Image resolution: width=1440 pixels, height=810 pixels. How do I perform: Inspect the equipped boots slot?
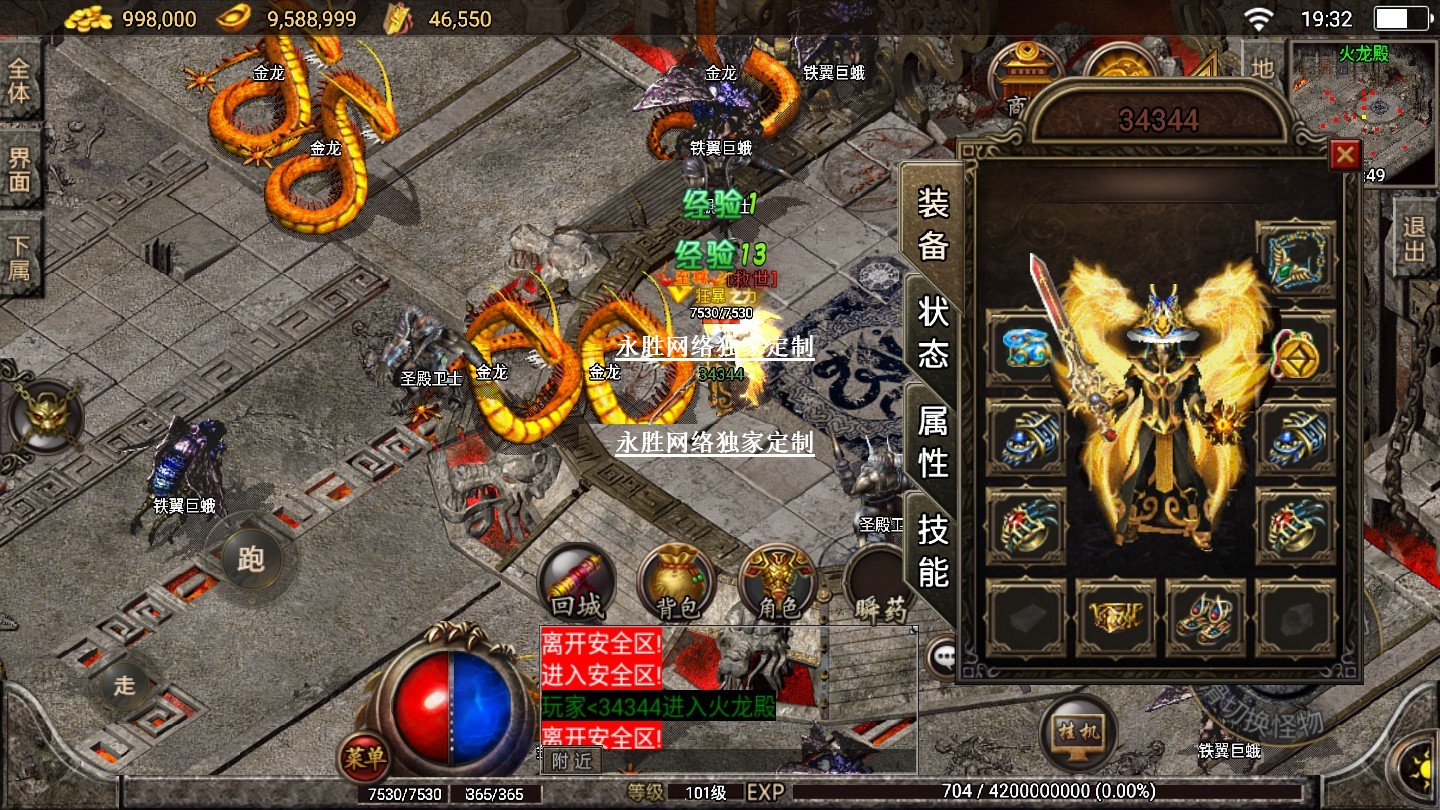(x=1205, y=618)
